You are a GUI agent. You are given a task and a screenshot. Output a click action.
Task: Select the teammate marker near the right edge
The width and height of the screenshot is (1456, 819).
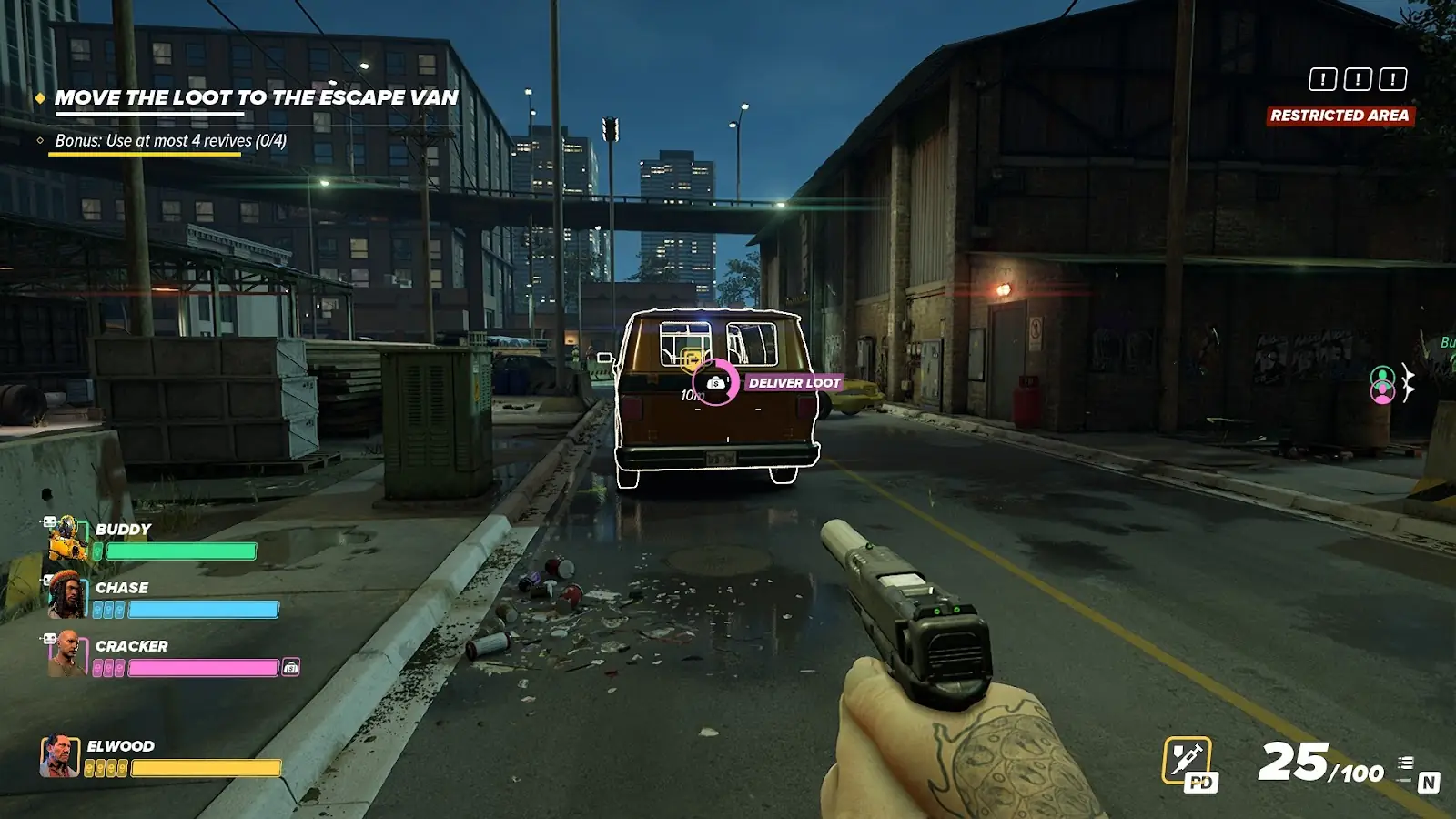click(1382, 384)
